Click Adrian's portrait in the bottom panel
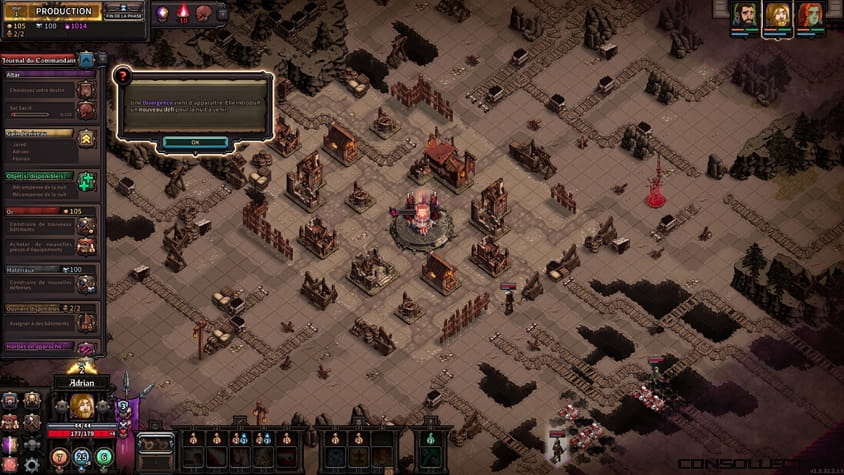 click(x=80, y=407)
